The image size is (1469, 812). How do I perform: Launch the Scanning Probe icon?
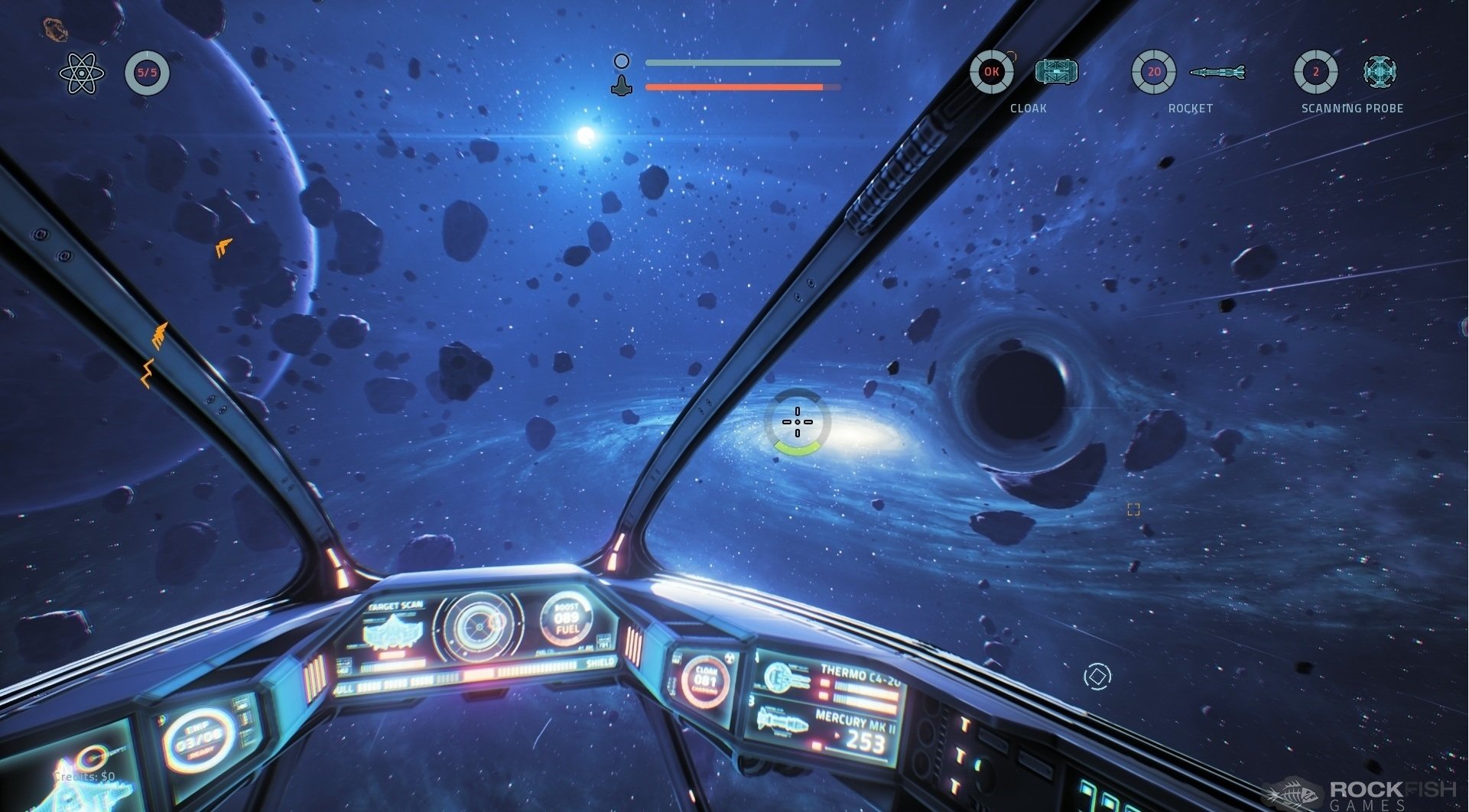click(1380, 72)
